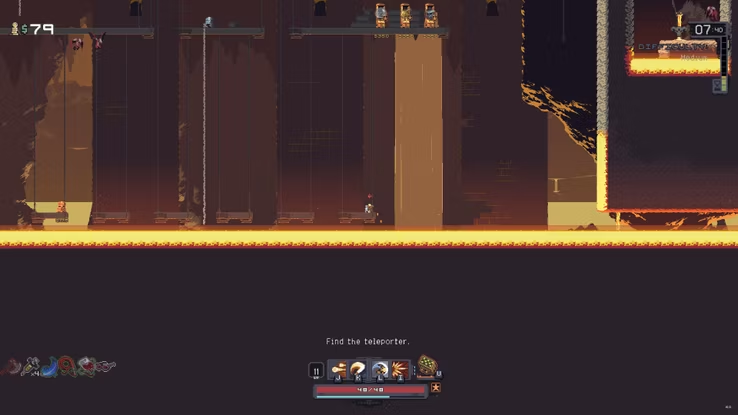Use the curved slash secondary skill
This screenshot has height=415, width=738.
point(358,370)
